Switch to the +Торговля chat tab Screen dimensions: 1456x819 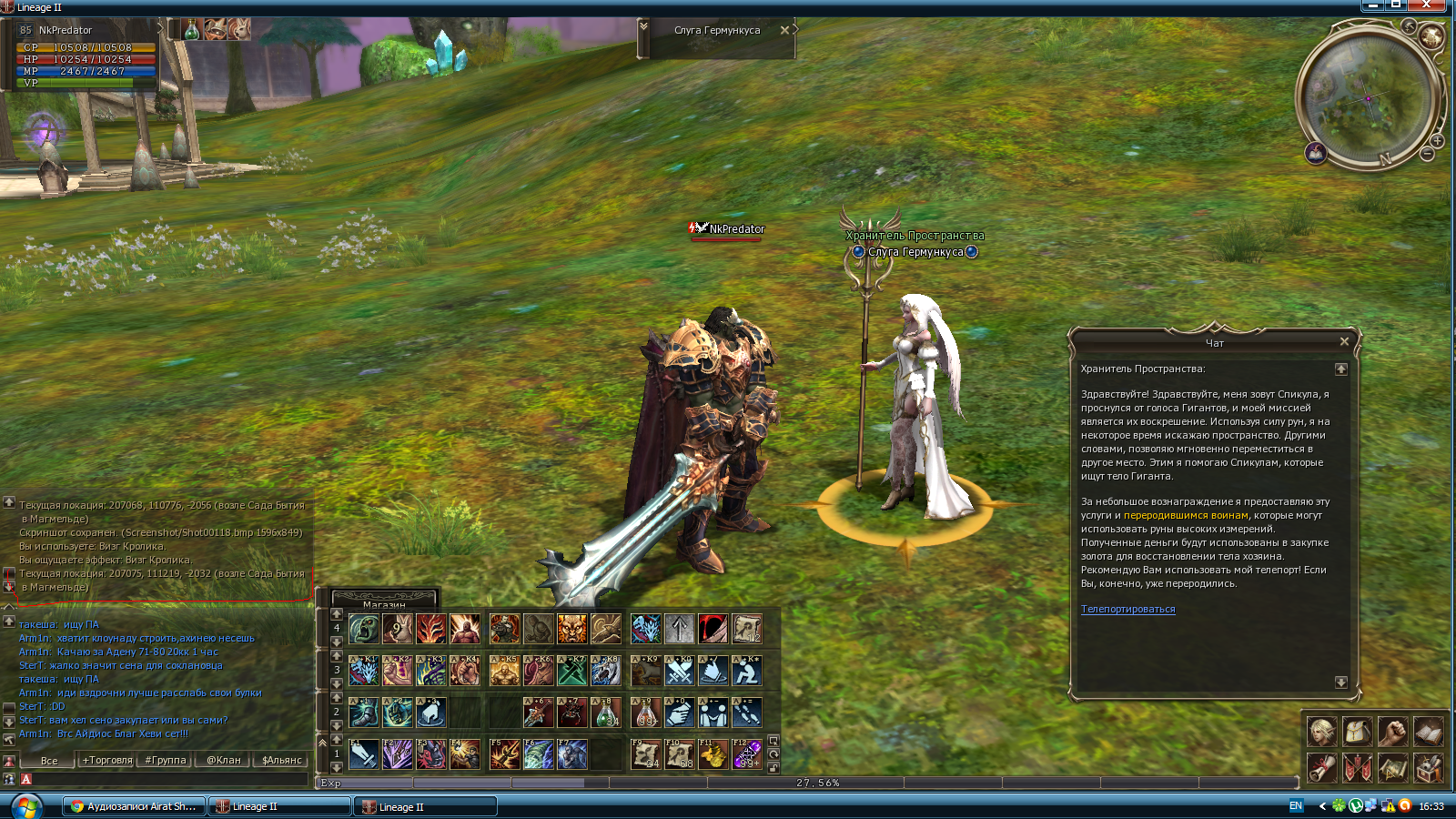107,760
